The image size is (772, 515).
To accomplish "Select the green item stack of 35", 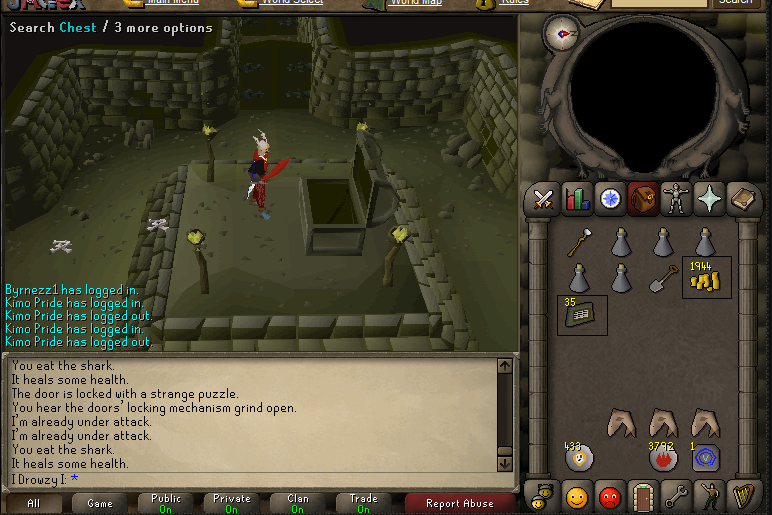I will click(x=580, y=316).
